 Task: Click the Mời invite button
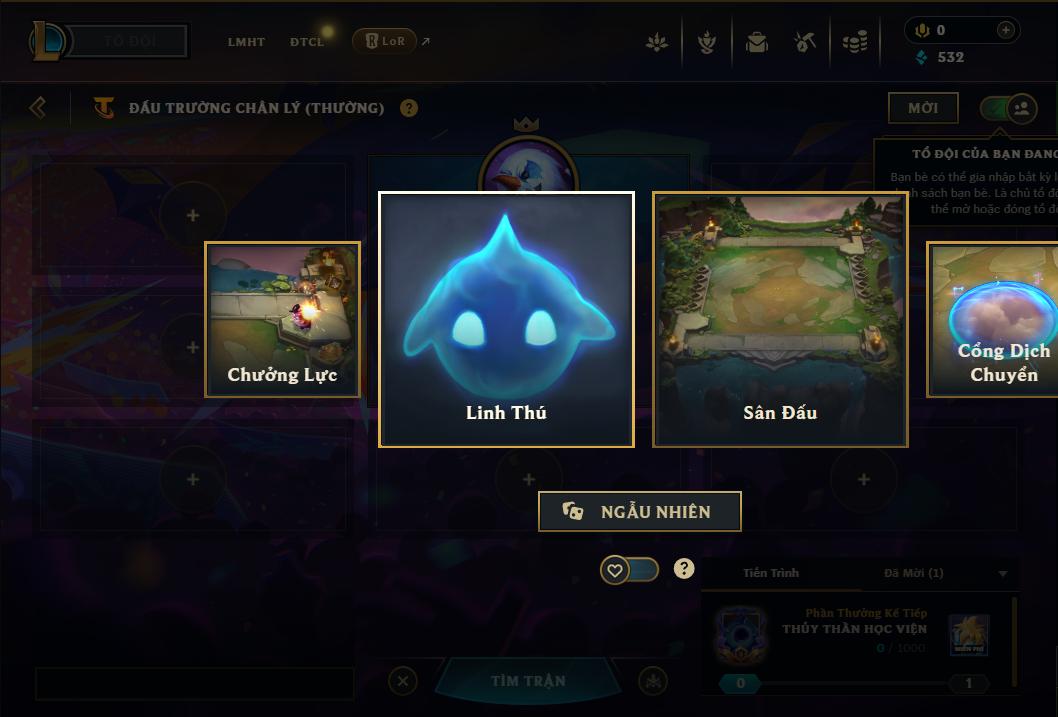[922, 108]
